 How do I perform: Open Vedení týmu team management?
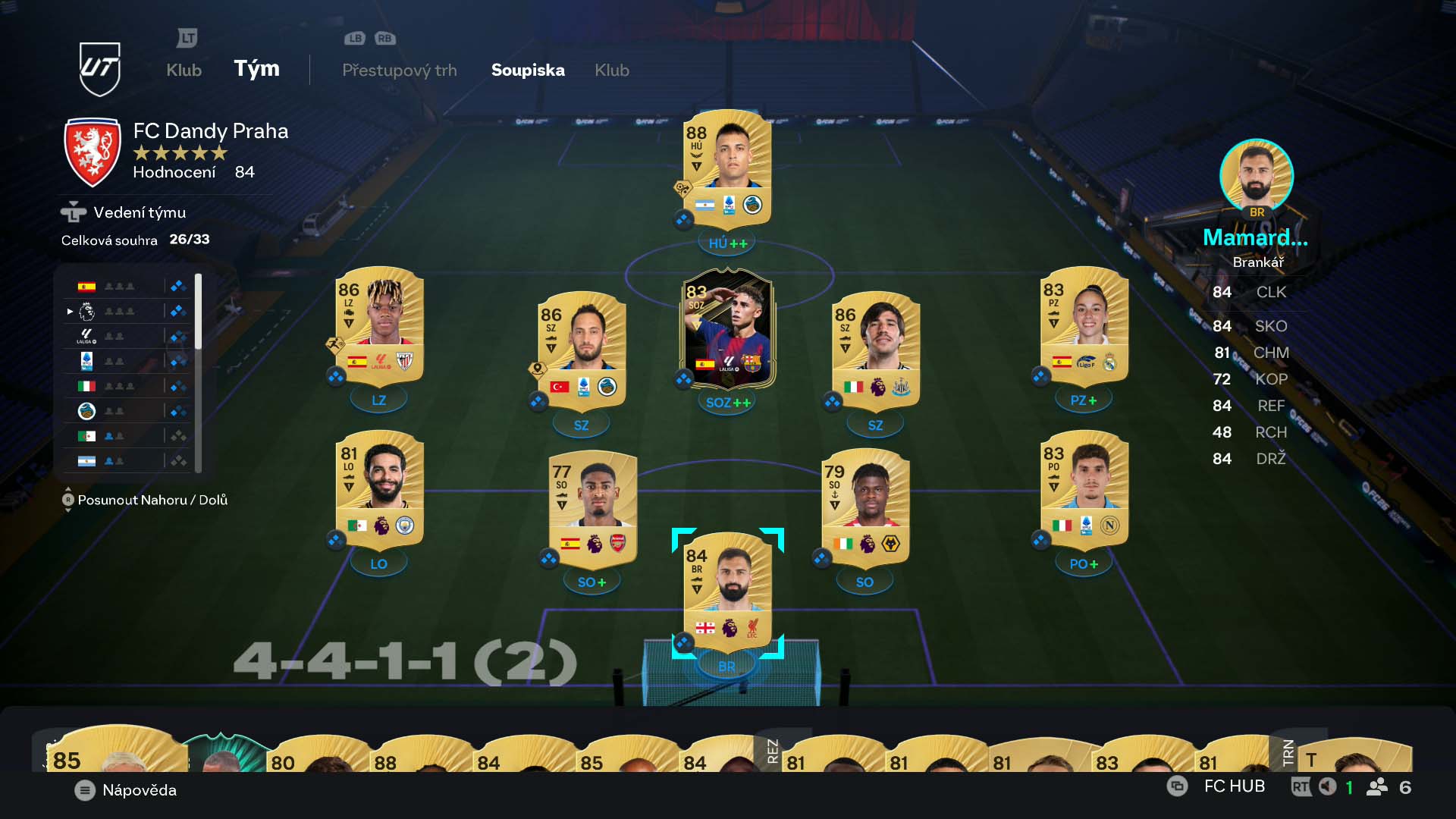[139, 213]
